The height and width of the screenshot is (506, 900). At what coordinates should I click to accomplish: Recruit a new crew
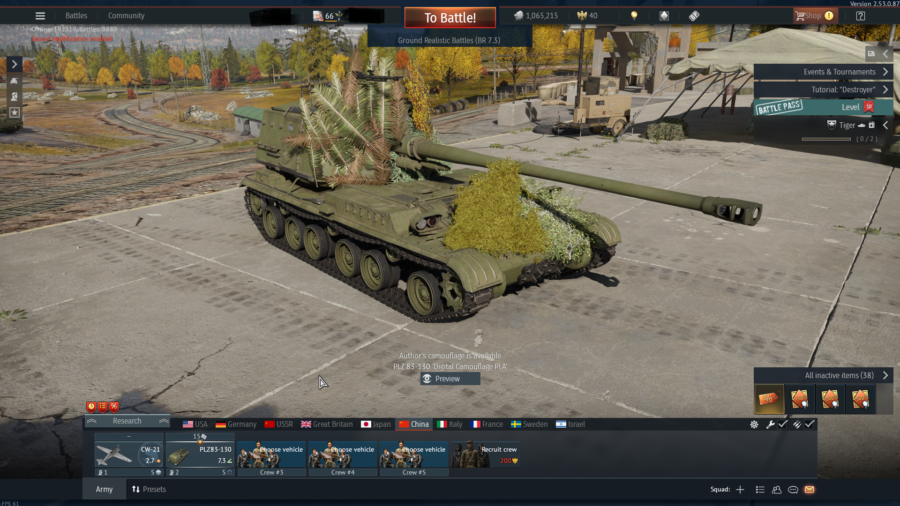point(490,455)
